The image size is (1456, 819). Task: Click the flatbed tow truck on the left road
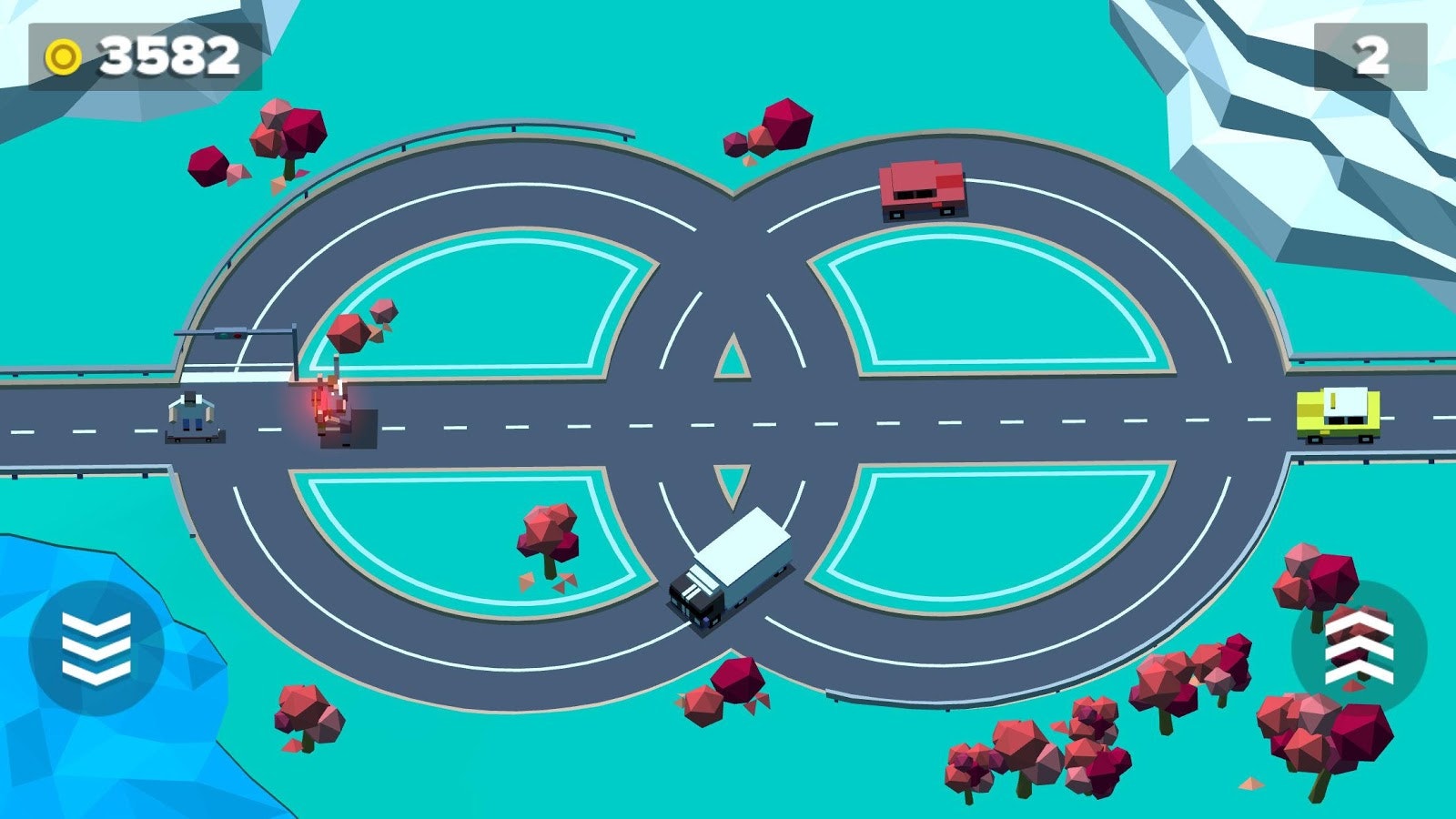(191, 417)
